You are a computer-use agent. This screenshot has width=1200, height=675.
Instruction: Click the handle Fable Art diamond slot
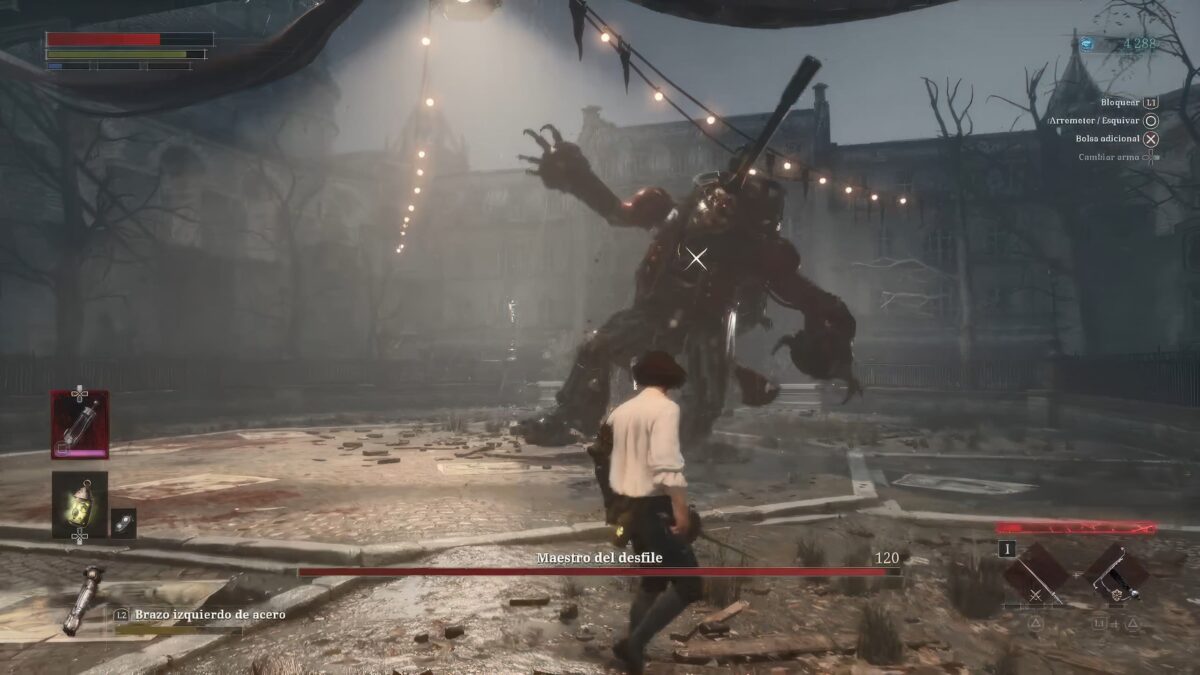click(1116, 573)
